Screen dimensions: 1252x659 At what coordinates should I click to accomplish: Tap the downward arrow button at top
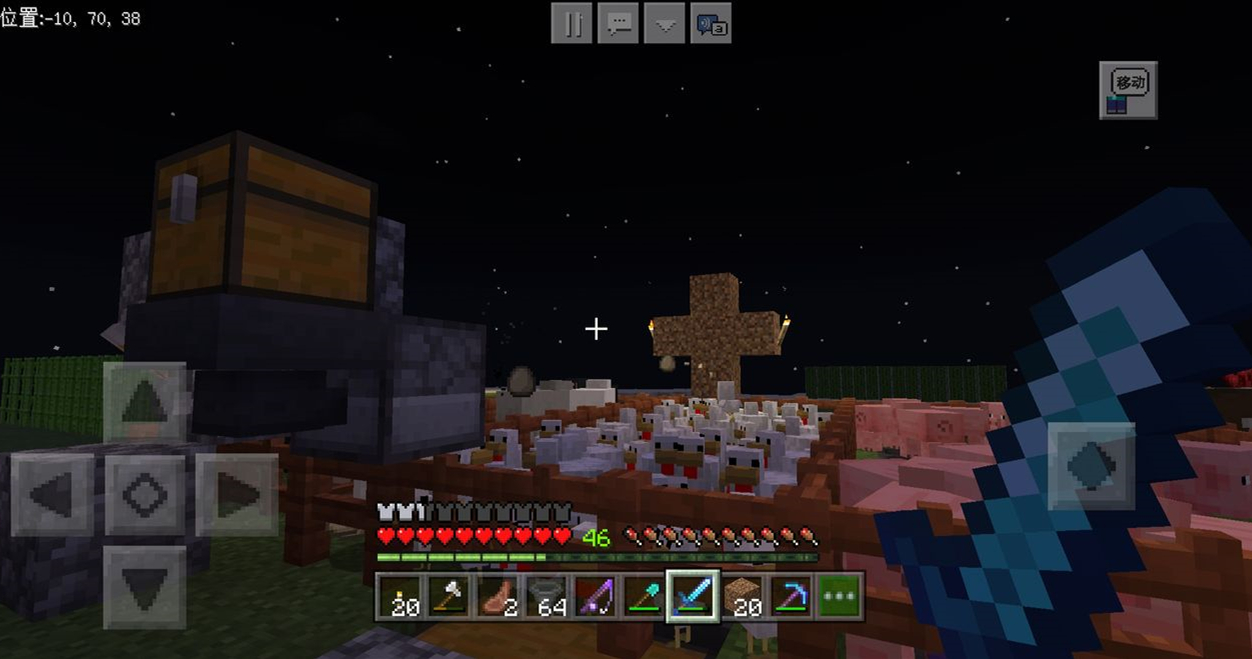(665, 24)
